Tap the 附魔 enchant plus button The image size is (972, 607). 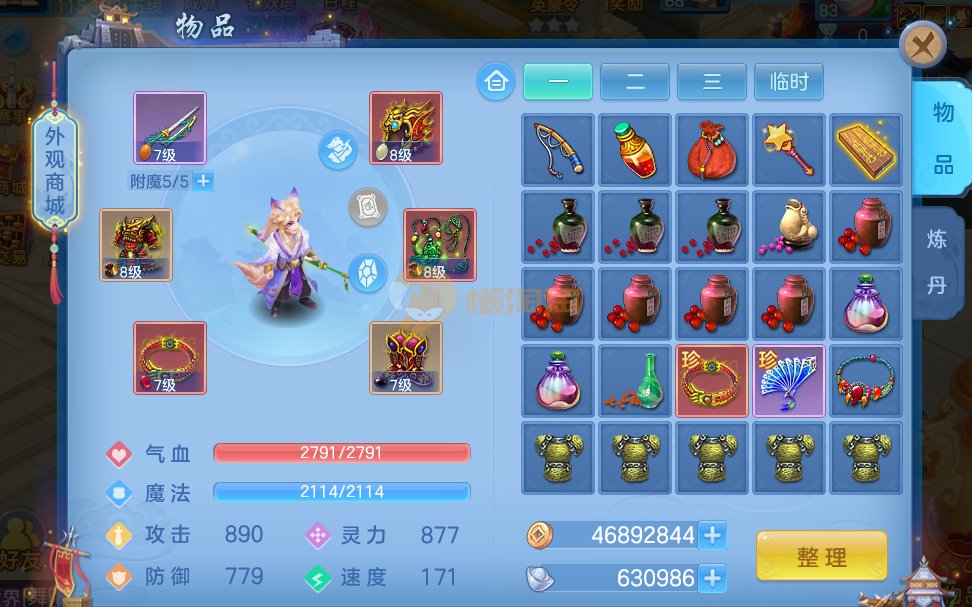[203, 181]
